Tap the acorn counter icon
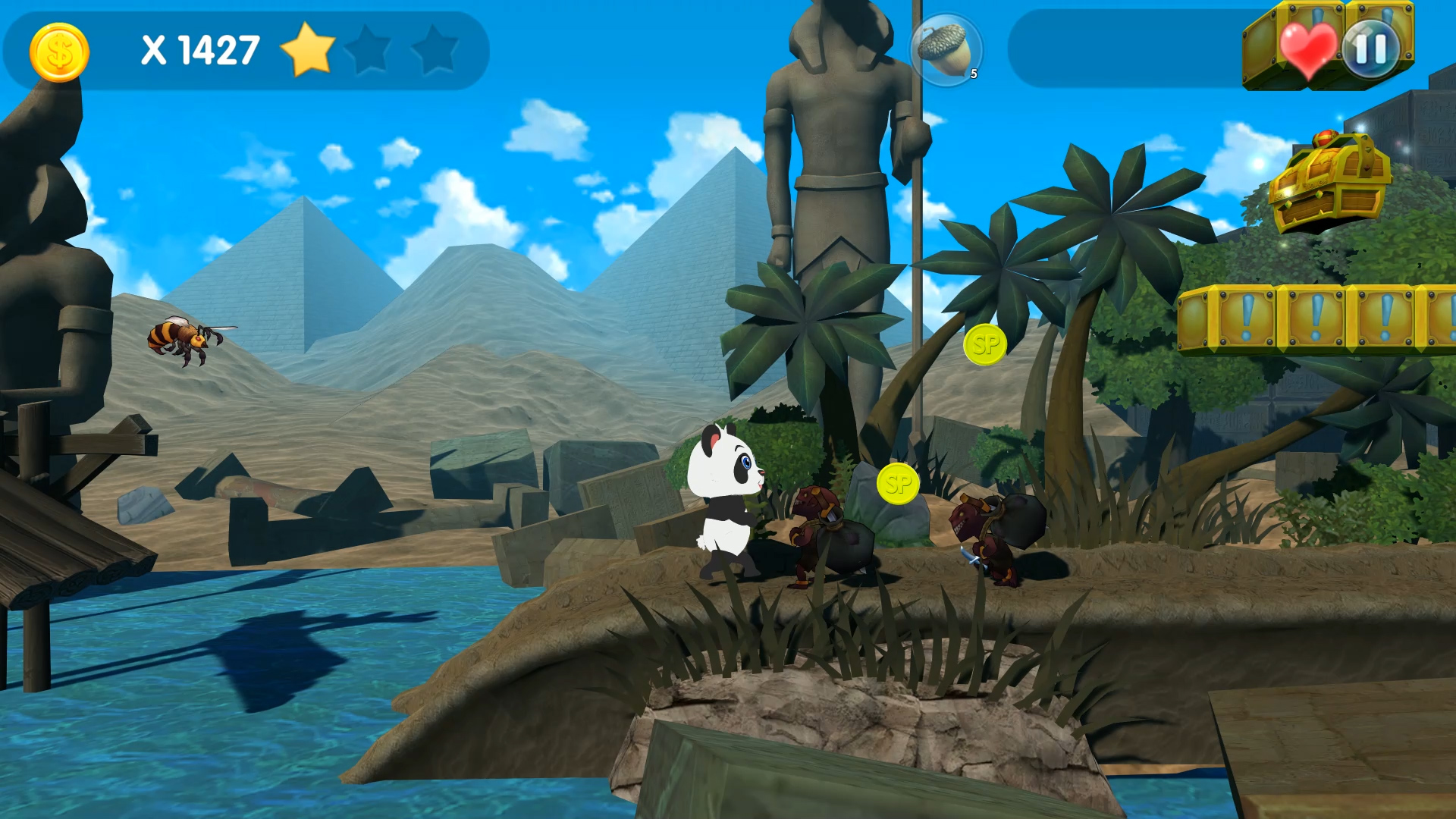Image resolution: width=1456 pixels, height=819 pixels. pos(945,47)
